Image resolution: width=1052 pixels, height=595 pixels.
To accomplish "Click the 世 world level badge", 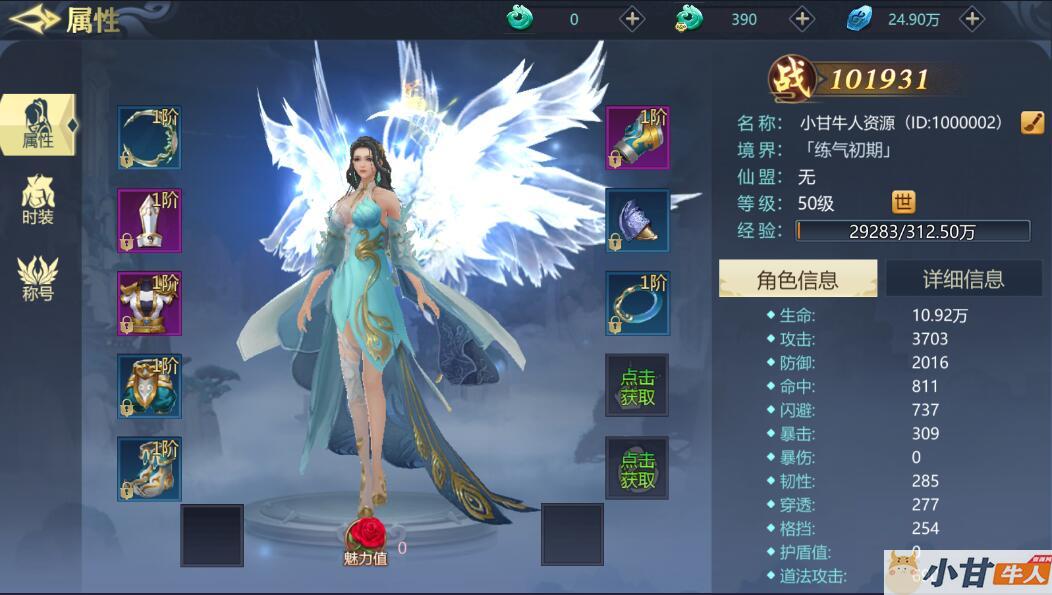I will coord(903,203).
